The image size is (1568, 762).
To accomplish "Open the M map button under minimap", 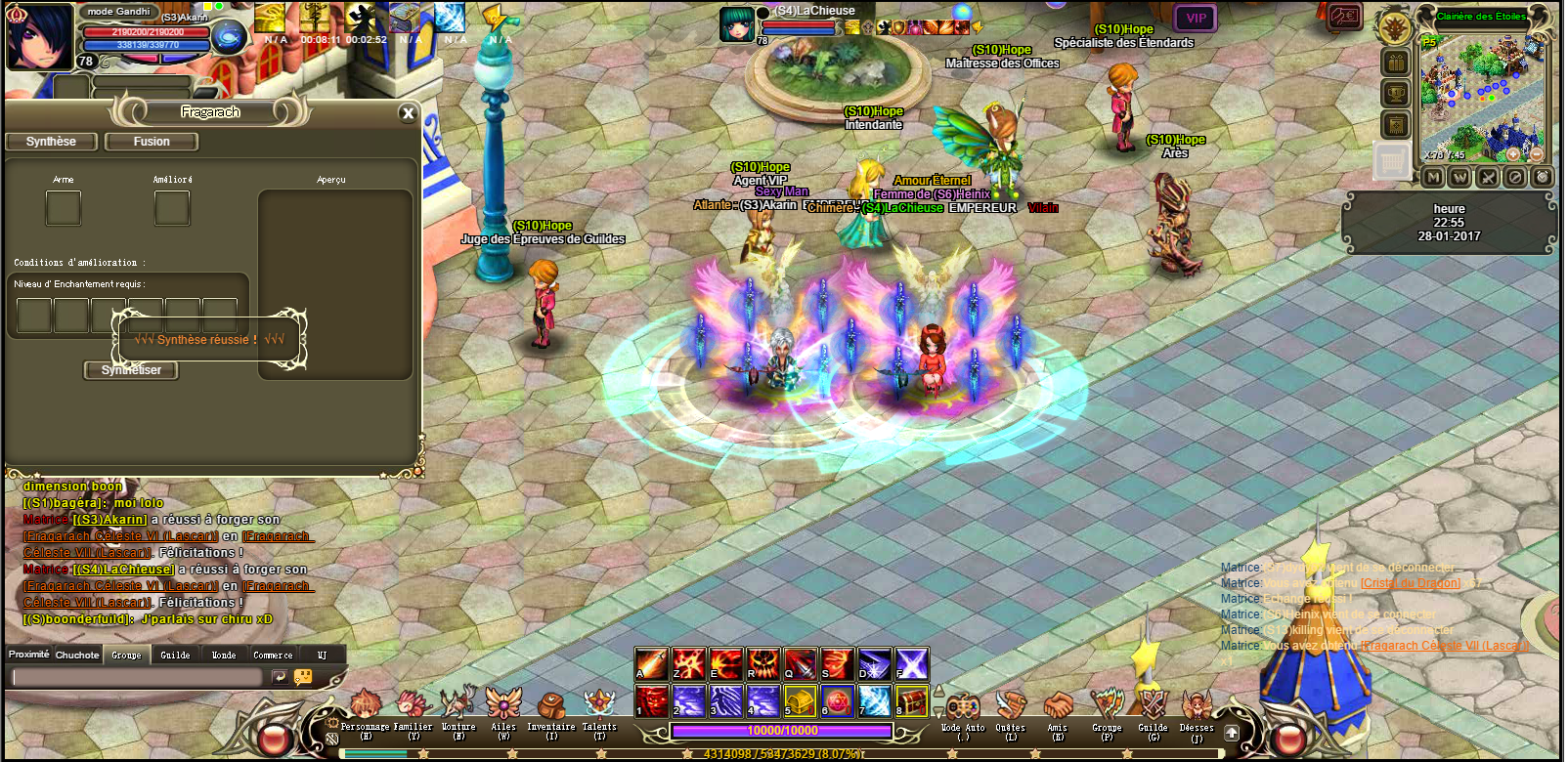I will (1432, 177).
